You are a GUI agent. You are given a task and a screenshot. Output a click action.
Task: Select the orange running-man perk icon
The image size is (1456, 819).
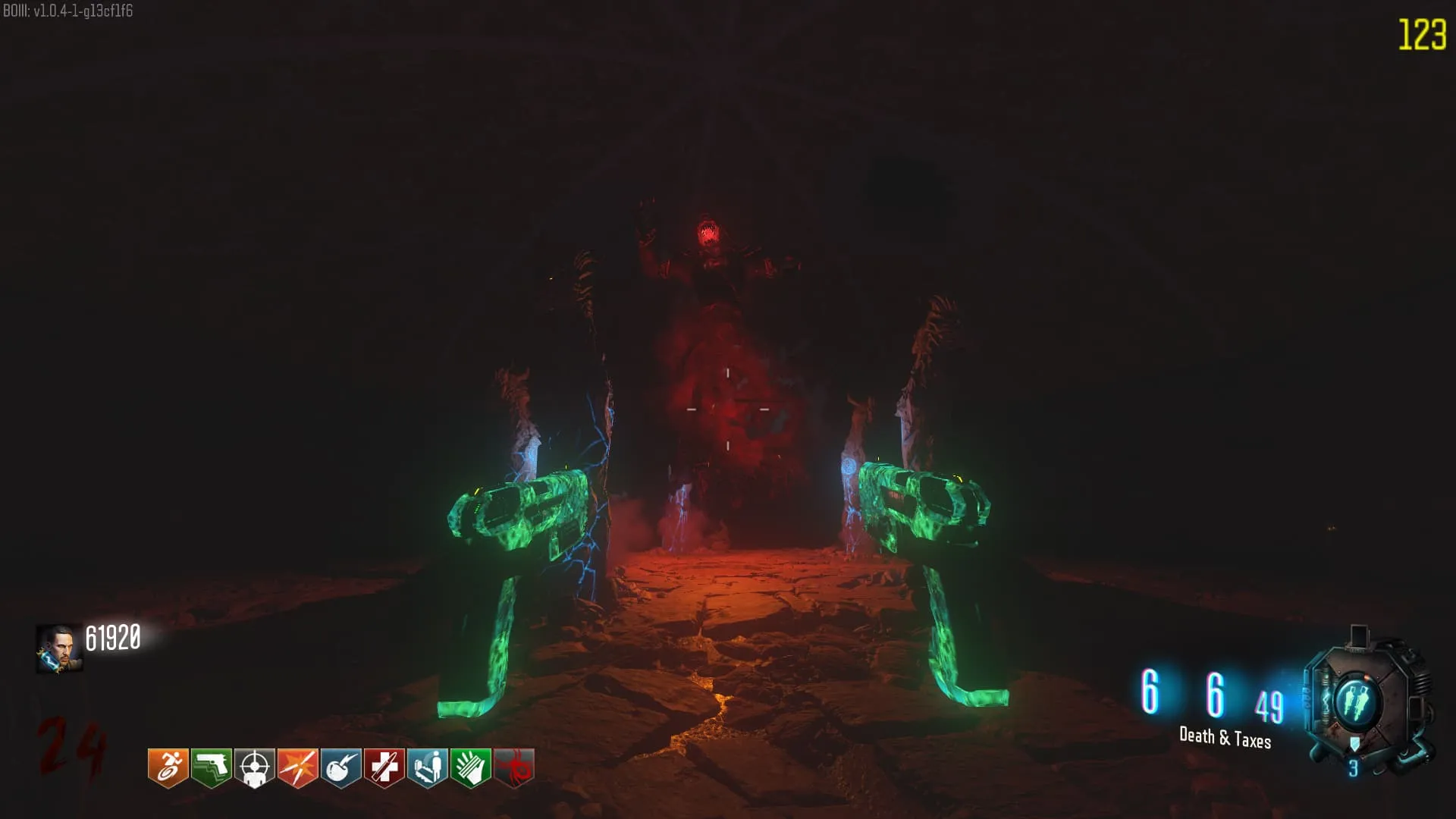[168, 768]
